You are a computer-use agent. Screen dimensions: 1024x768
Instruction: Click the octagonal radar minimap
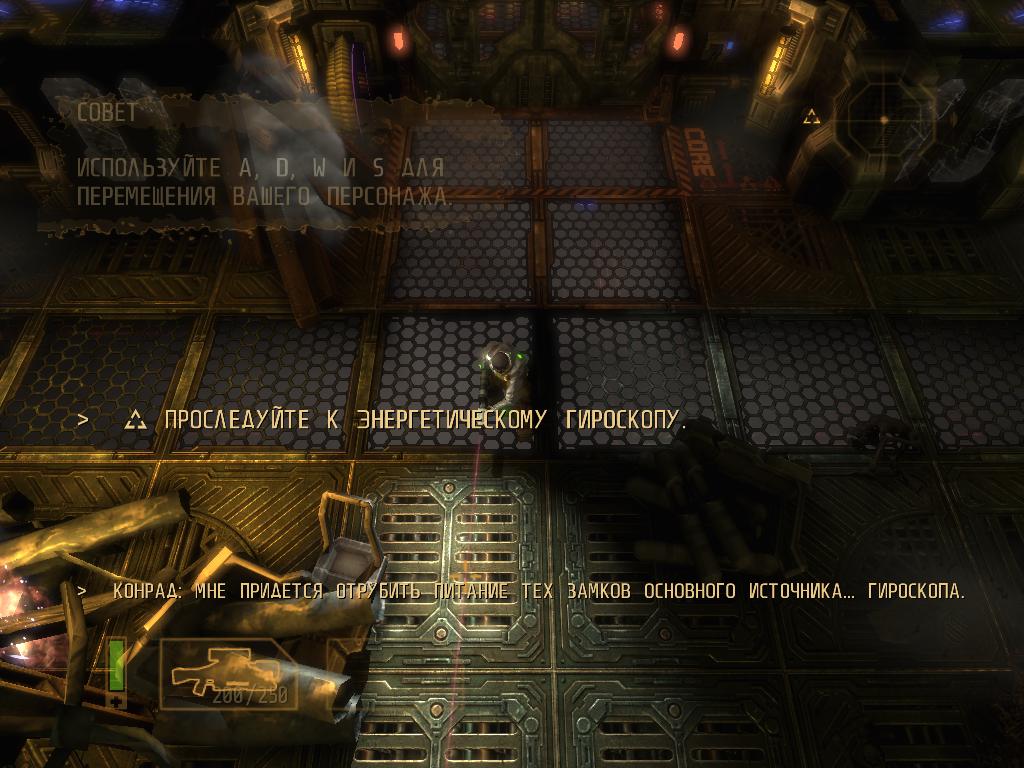tap(884, 120)
